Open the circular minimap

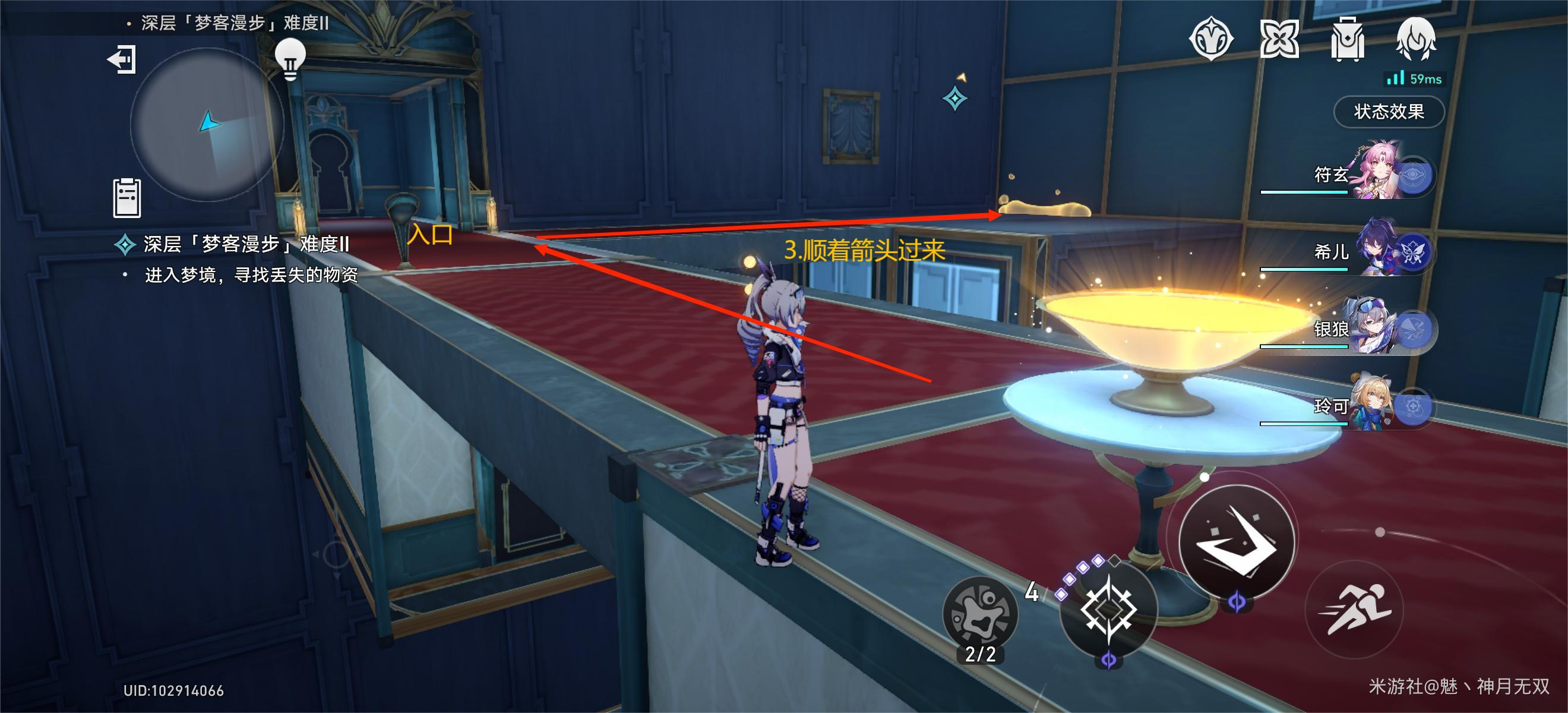(207, 125)
